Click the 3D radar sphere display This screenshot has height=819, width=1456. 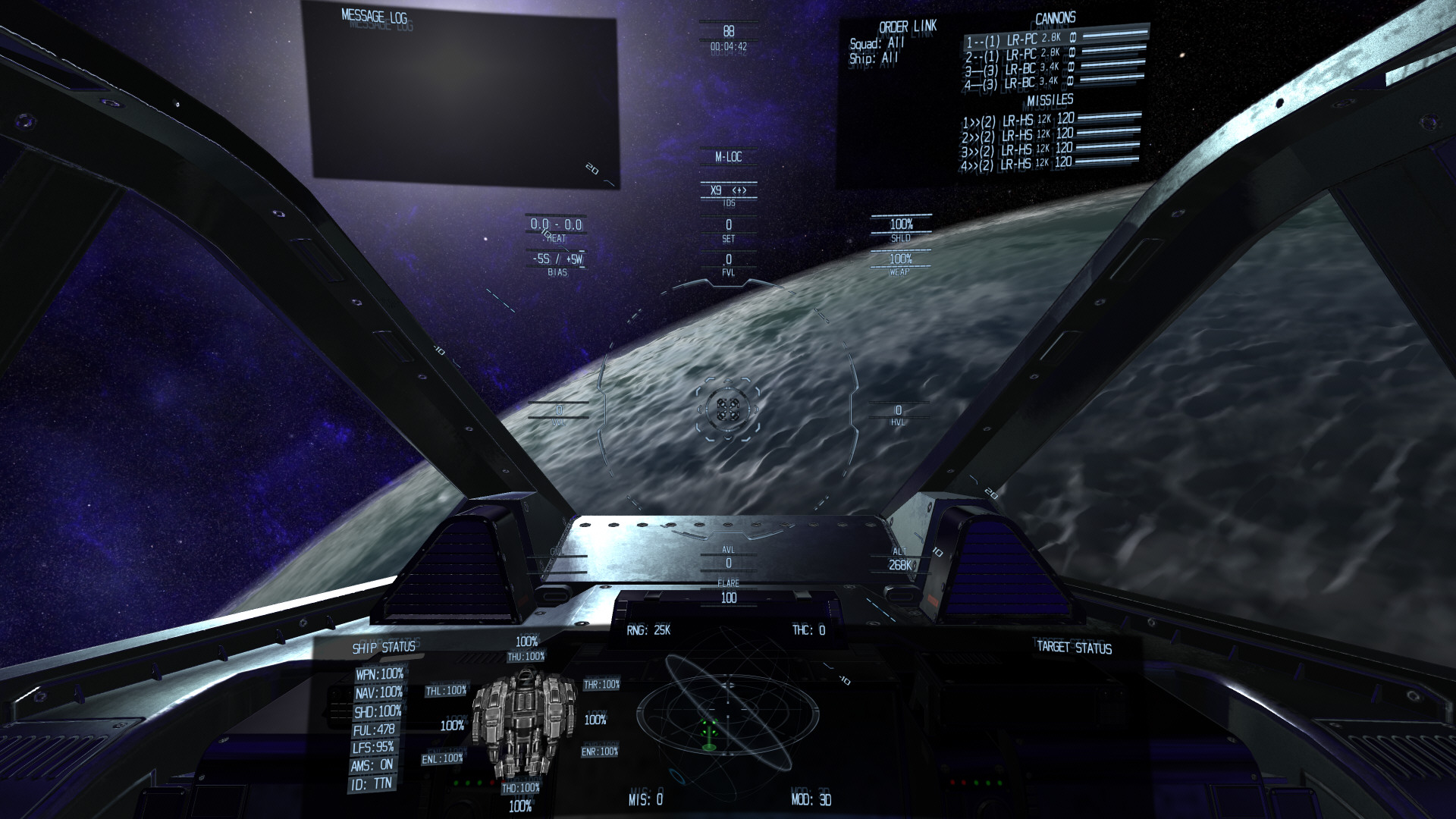point(726,715)
